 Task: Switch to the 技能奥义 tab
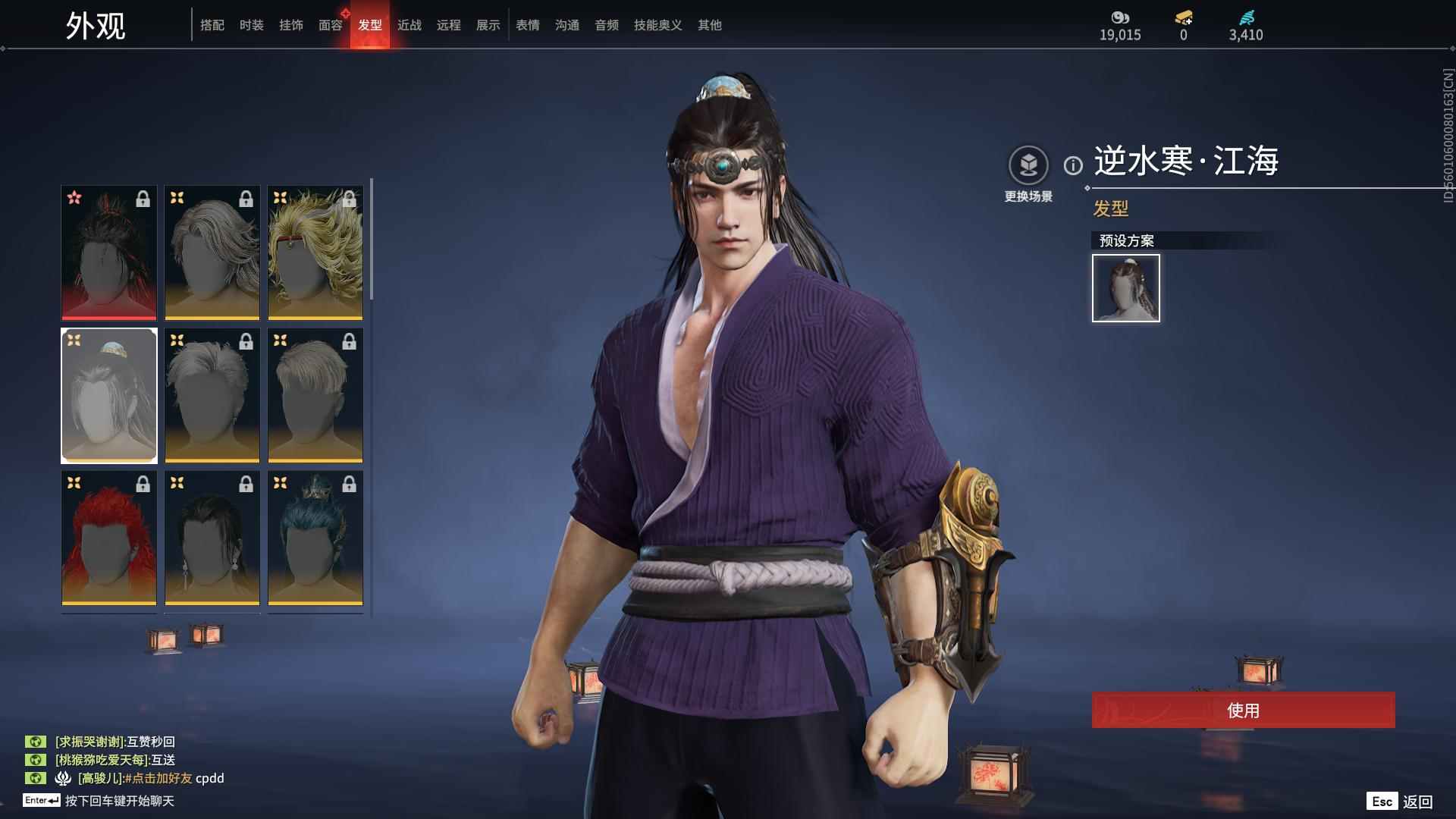pyautogui.click(x=657, y=24)
